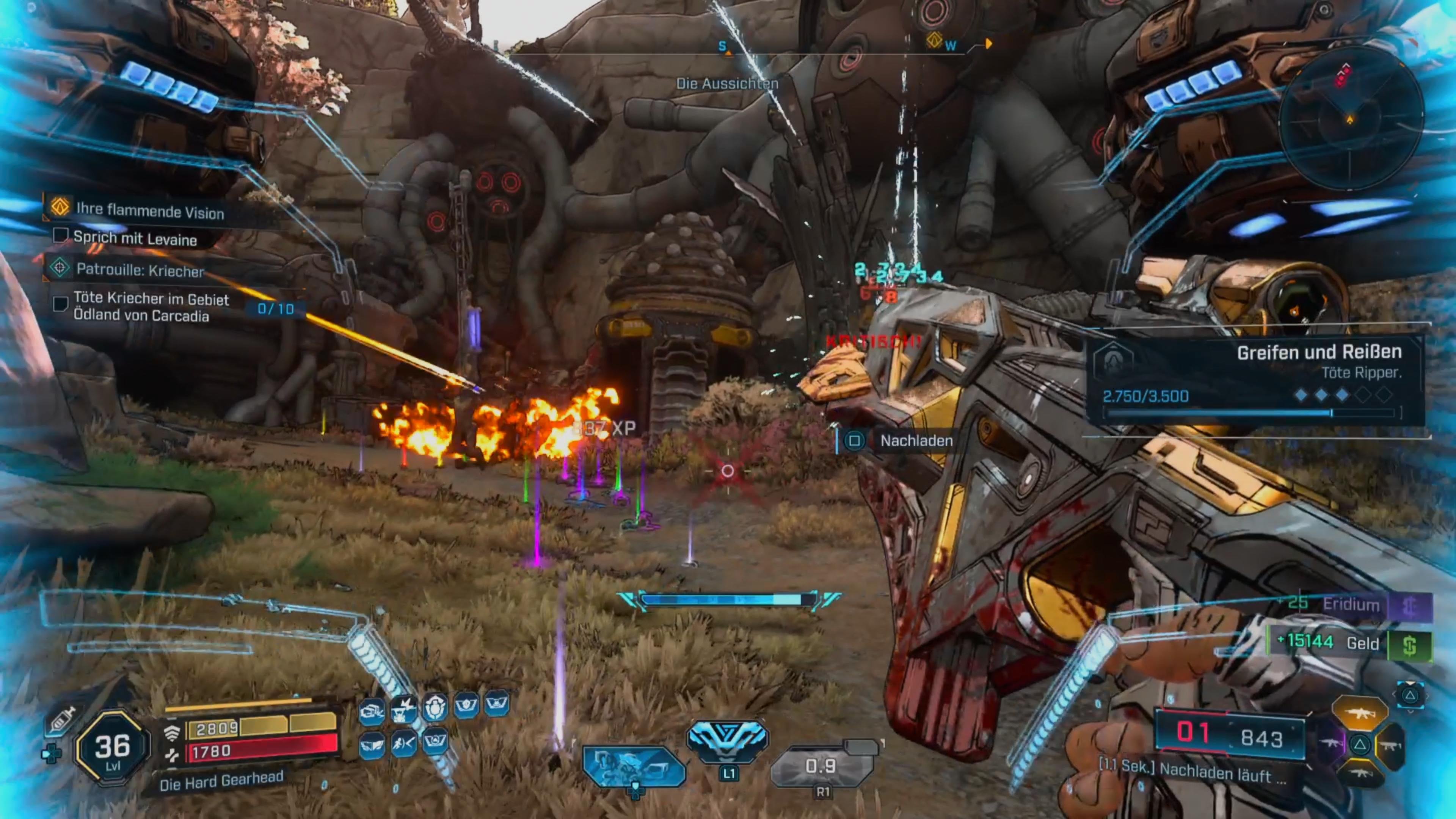1456x819 pixels.
Task: Expand the up chevron above the triangle swap button
Action: (x=1411, y=683)
